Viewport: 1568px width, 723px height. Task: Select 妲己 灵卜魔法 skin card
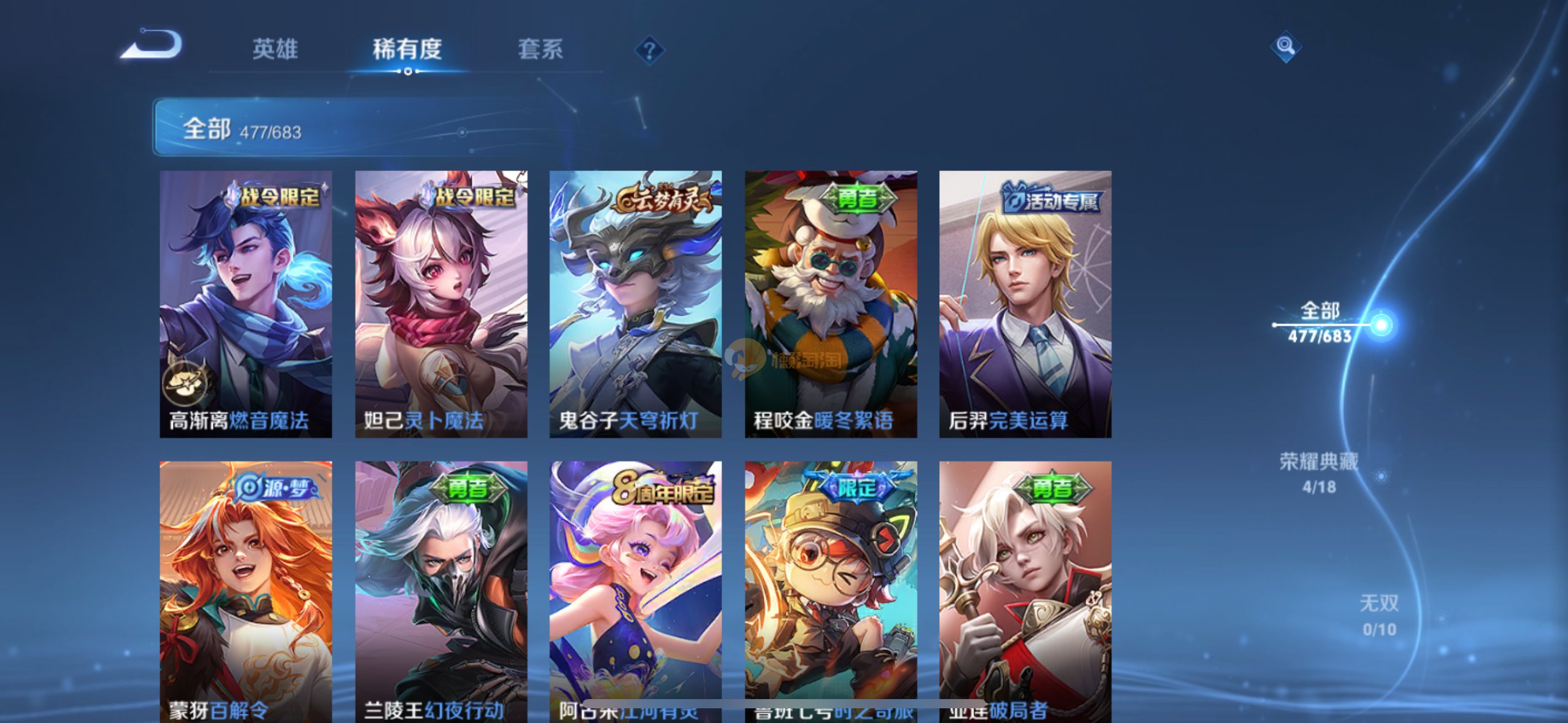[440, 304]
